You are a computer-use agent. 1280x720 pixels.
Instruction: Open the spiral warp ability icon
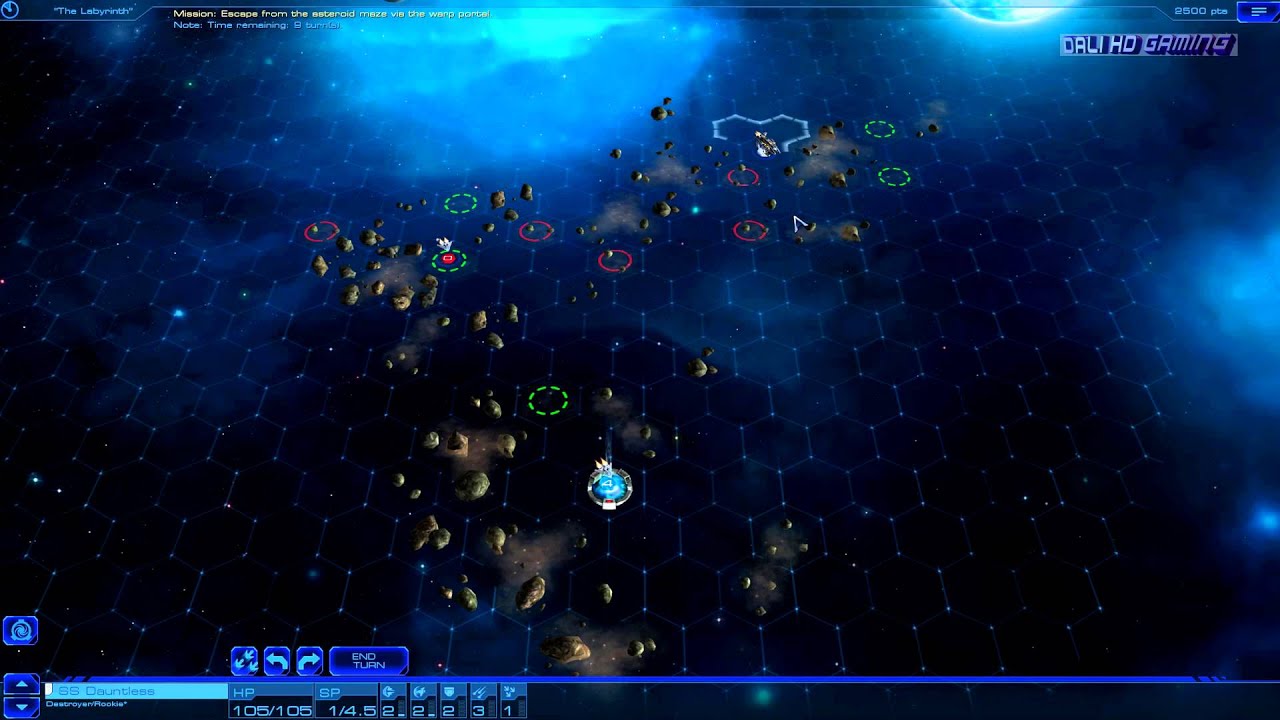[x=20, y=631]
